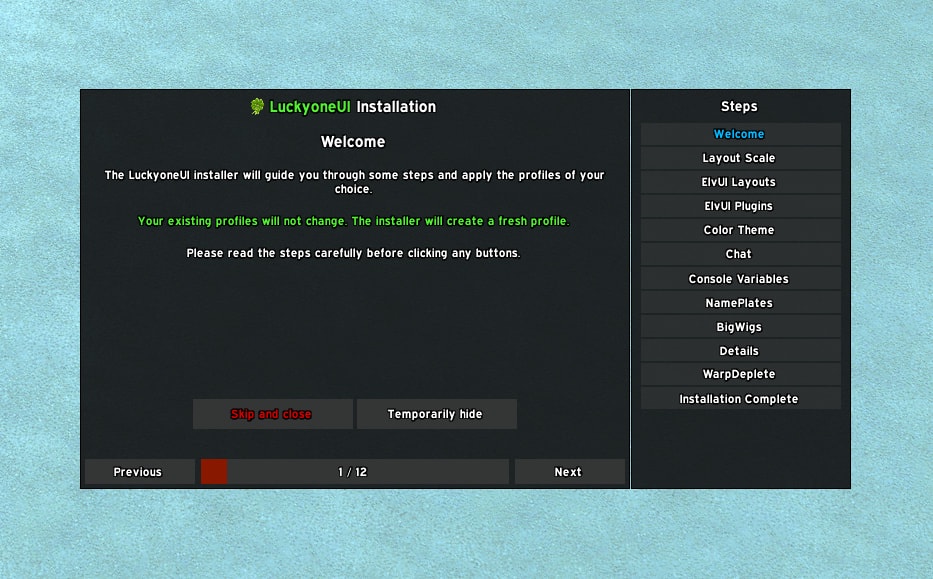This screenshot has width=933, height=579.
Task: Go to the Next installation step
Action: (x=569, y=472)
